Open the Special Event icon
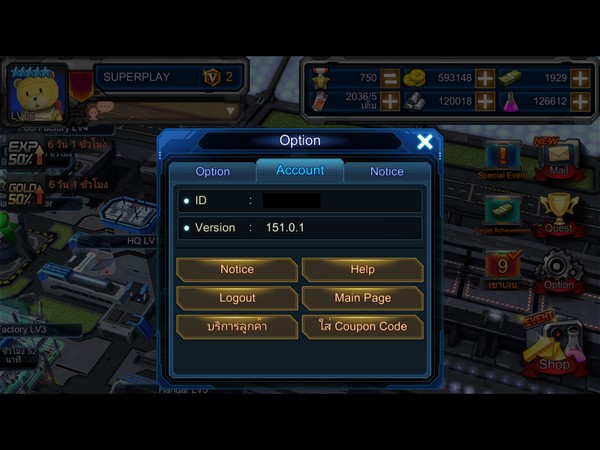This screenshot has height=450, width=600. pos(503,157)
